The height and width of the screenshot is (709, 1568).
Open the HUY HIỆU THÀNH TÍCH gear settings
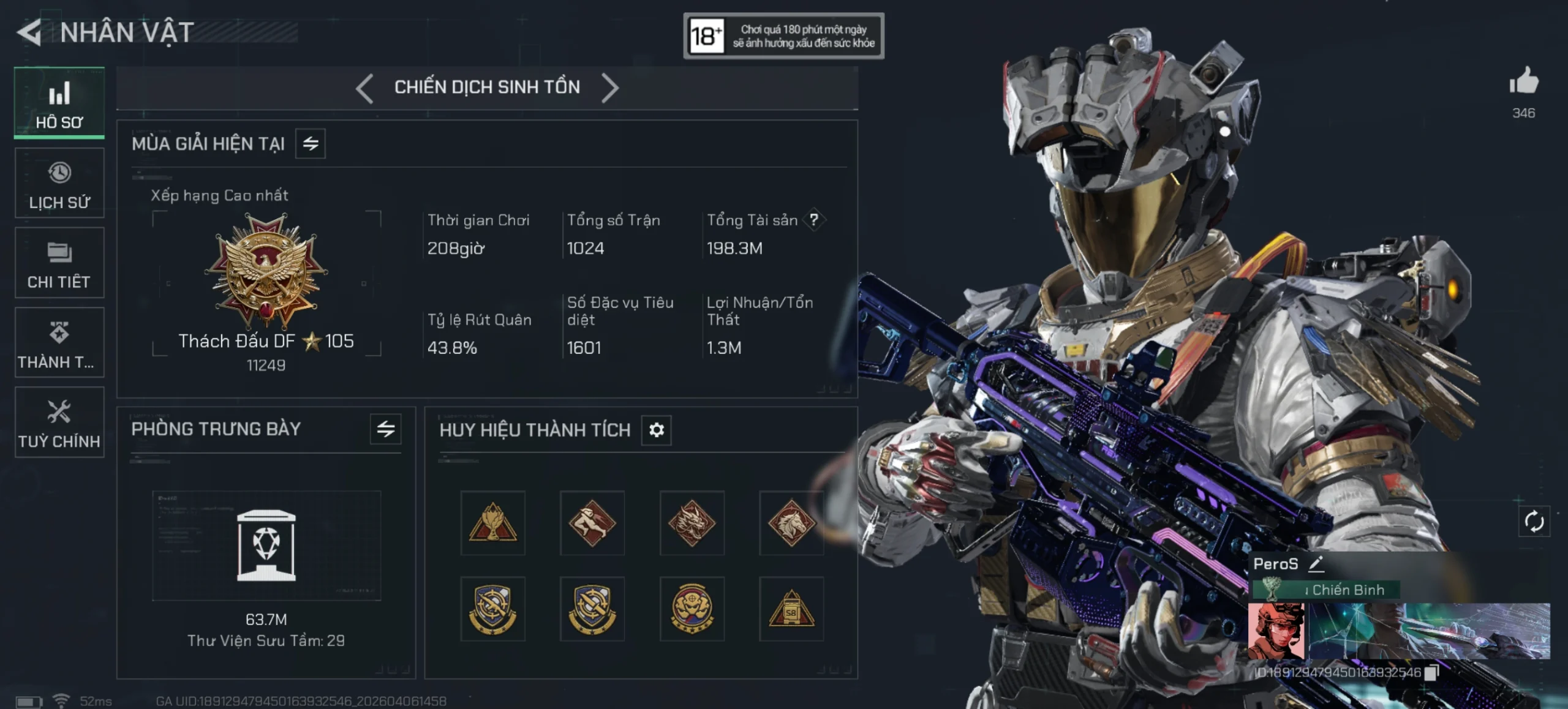(657, 430)
